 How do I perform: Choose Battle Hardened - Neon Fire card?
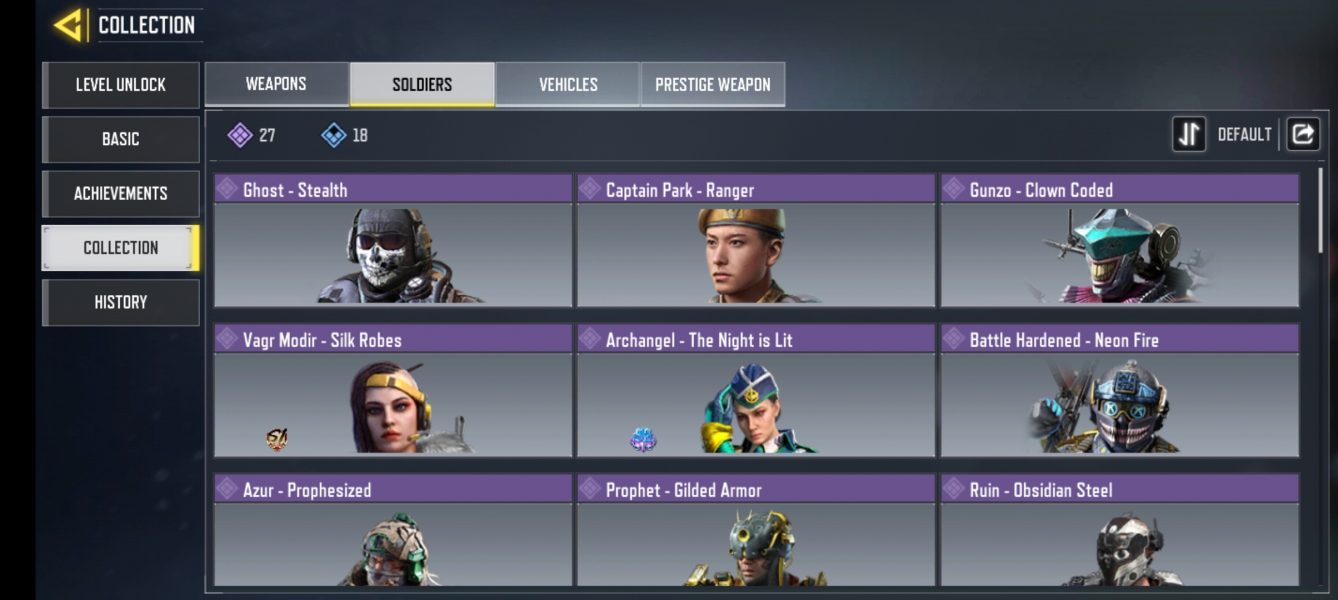(x=1119, y=391)
